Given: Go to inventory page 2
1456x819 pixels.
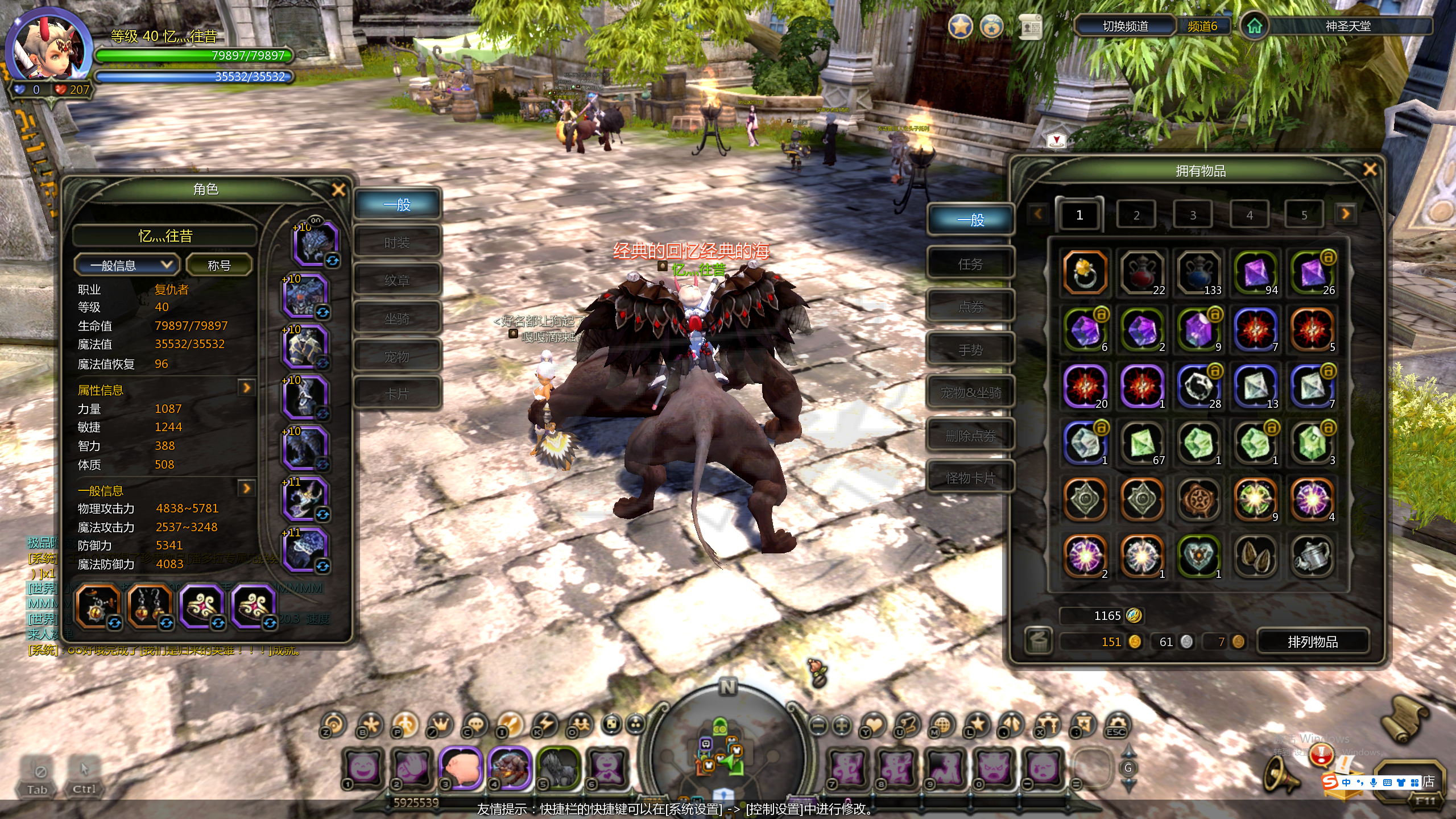Looking at the screenshot, I should tap(1136, 216).
